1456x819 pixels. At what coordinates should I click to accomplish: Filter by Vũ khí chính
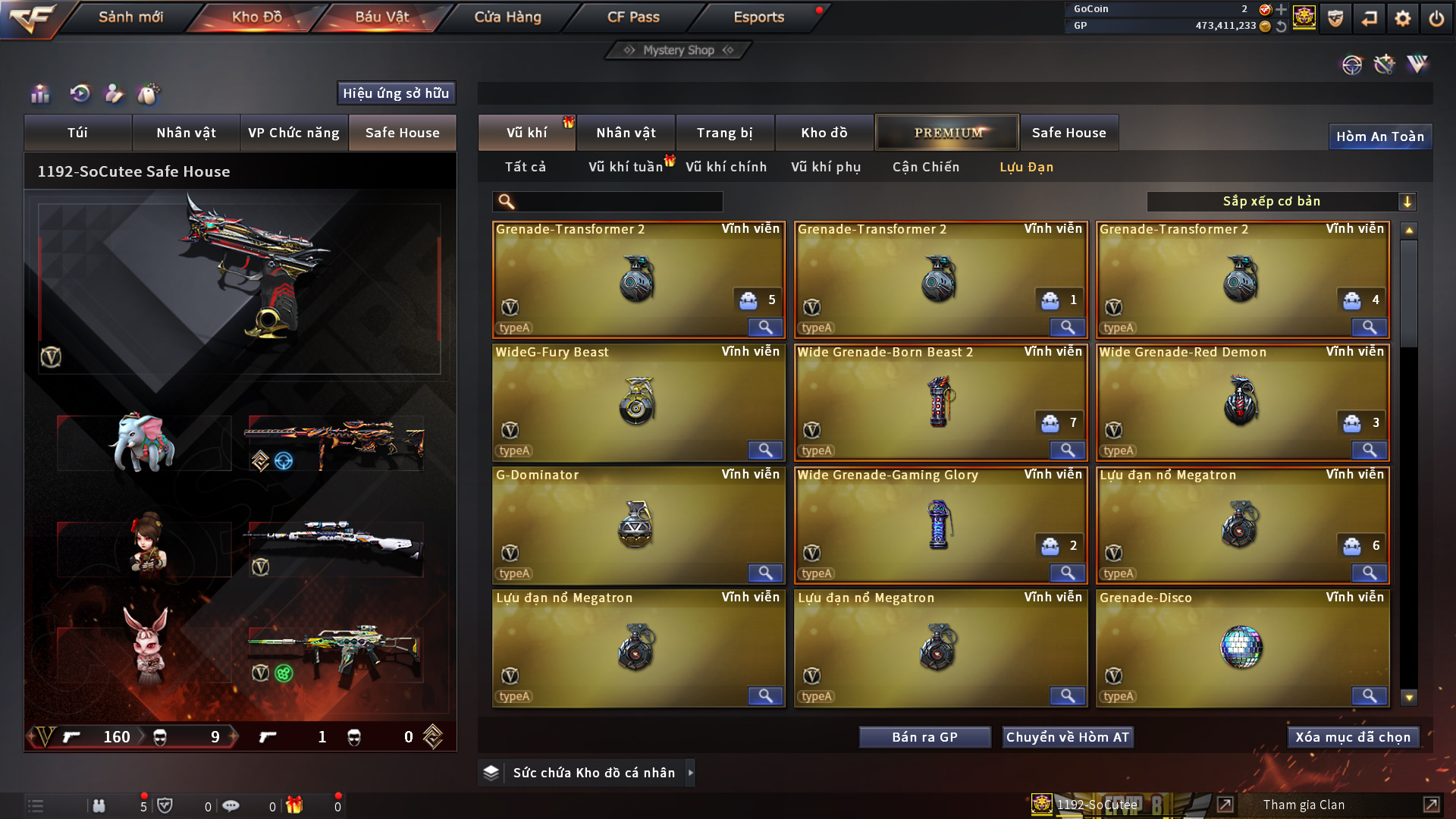click(726, 167)
